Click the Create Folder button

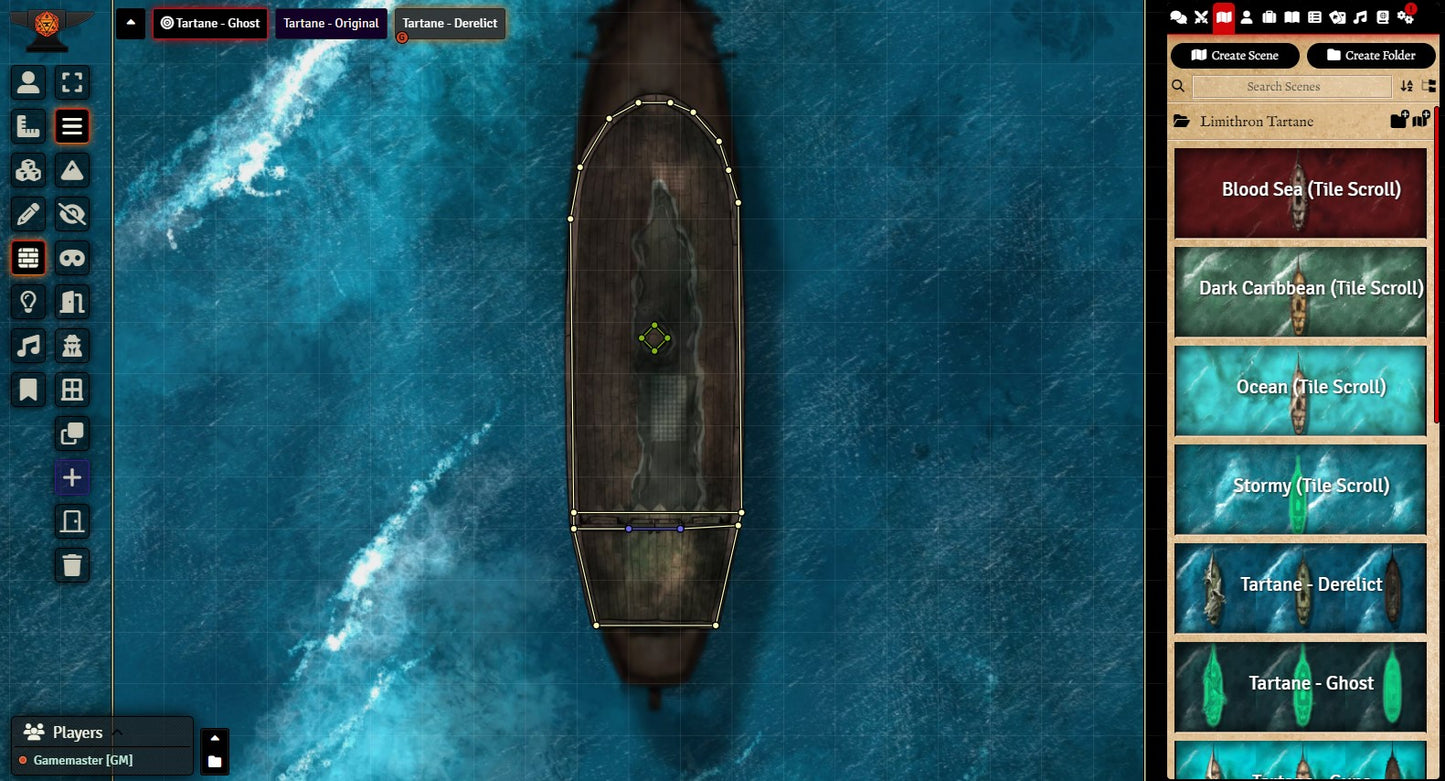click(x=1371, y=55)
